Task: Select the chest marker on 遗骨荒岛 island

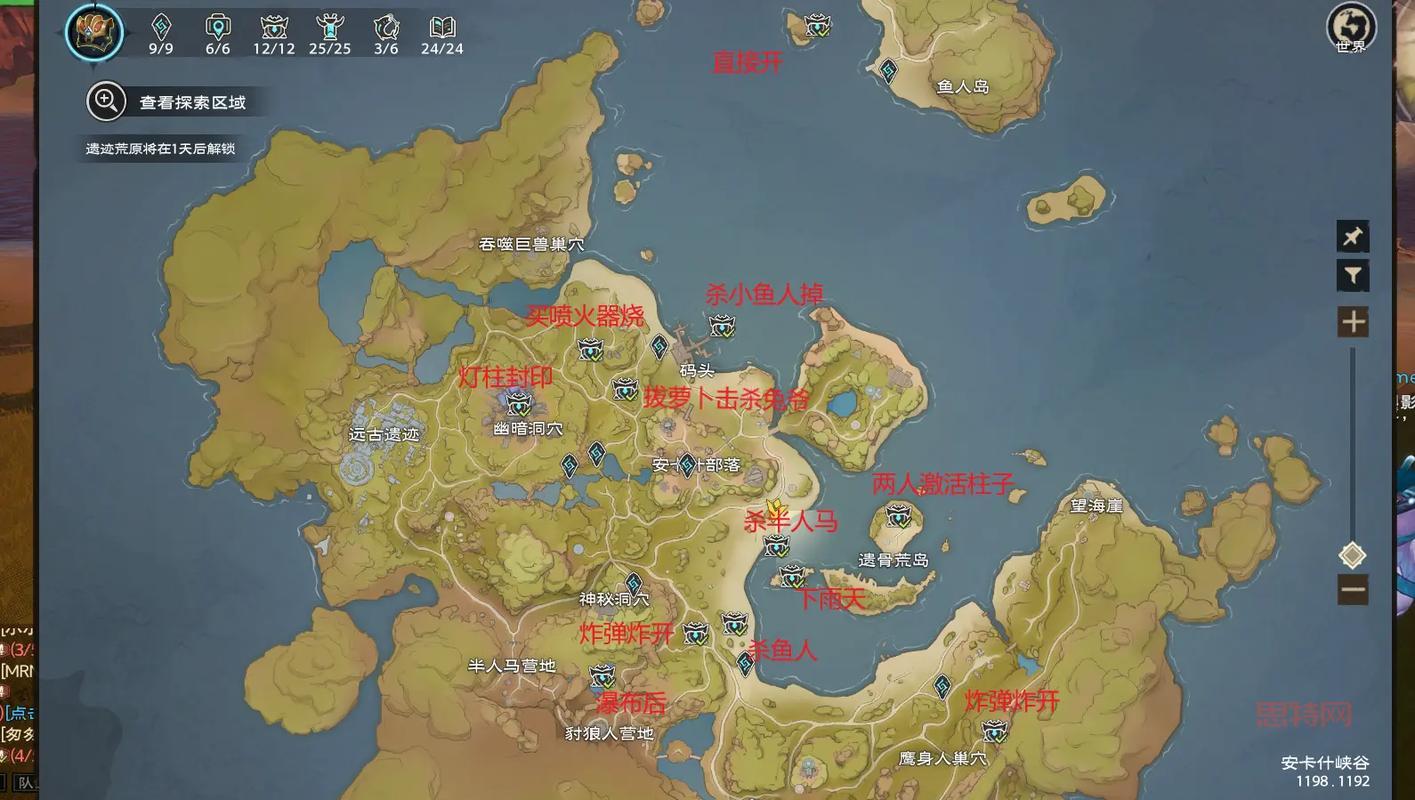Action: [x=898, y=517]
